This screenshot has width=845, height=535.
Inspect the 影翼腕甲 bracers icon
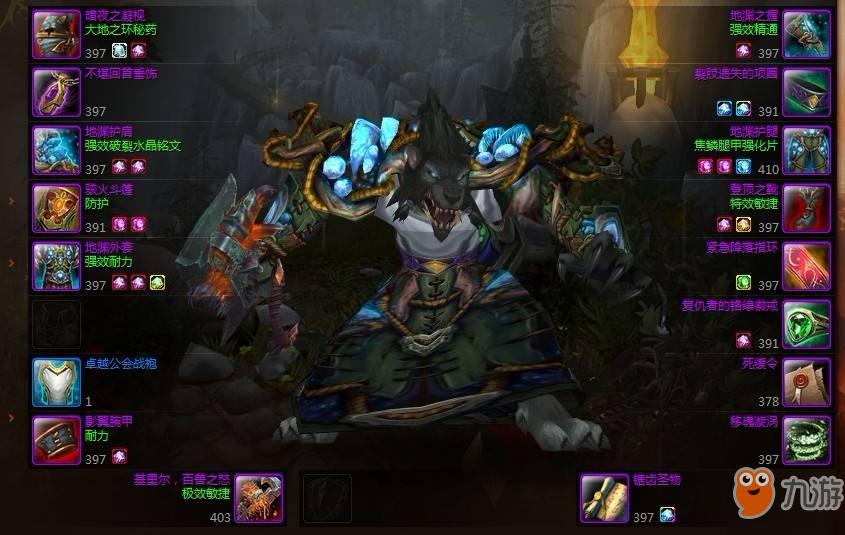56,440
